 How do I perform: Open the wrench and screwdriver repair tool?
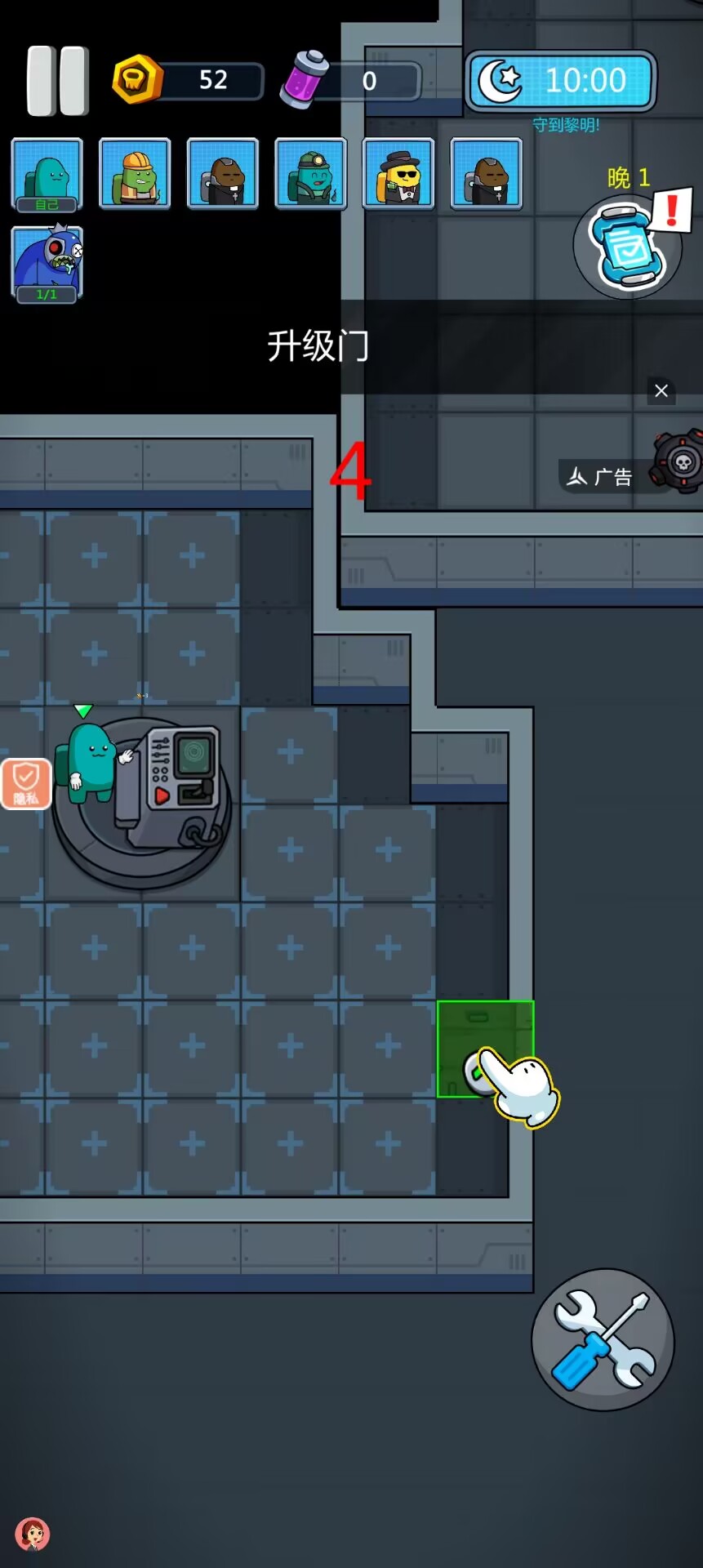coord(603,1339)
